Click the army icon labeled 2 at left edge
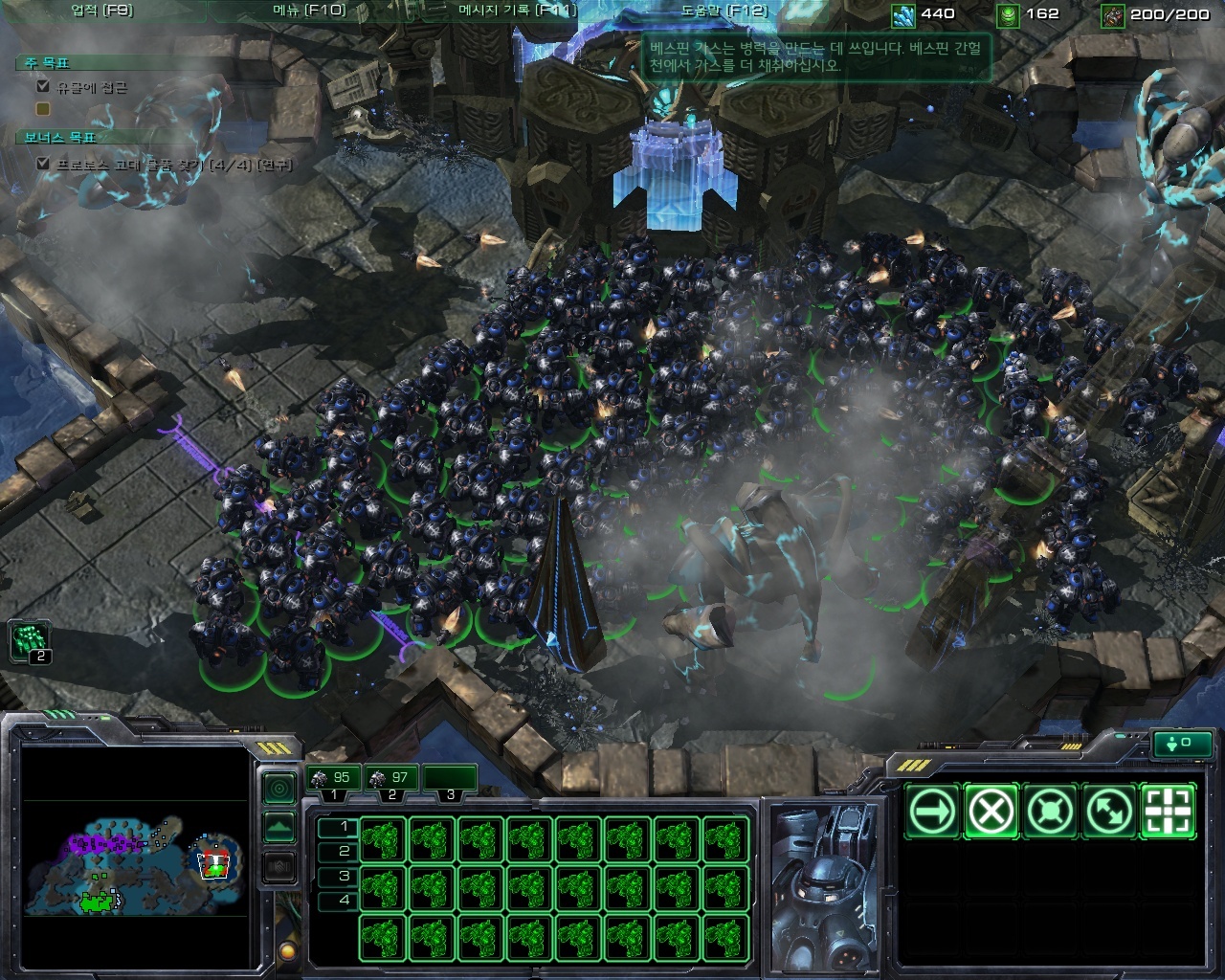 [x=31, y=640]
